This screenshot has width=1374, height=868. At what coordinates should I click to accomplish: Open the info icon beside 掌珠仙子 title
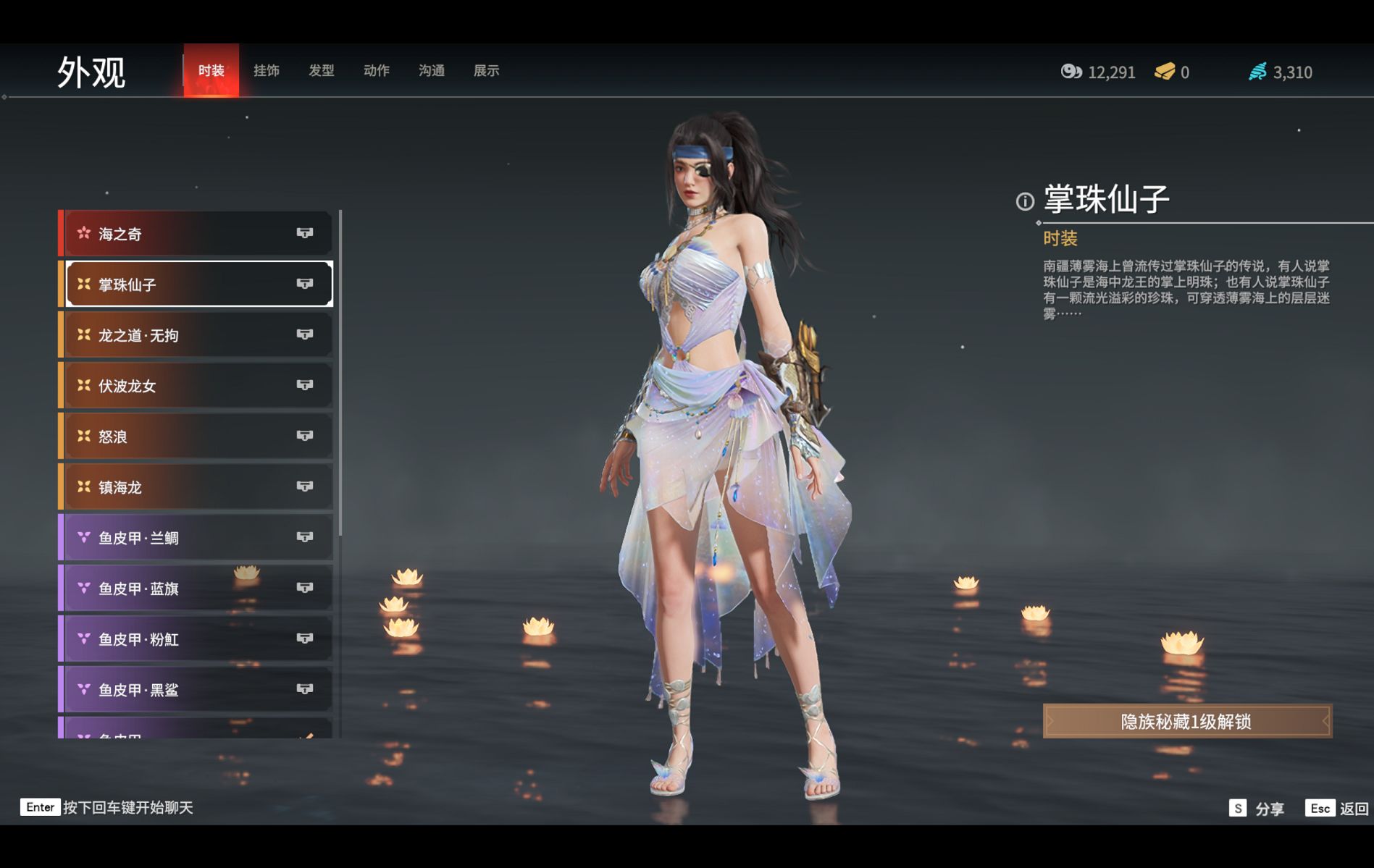pos(1025,201)
